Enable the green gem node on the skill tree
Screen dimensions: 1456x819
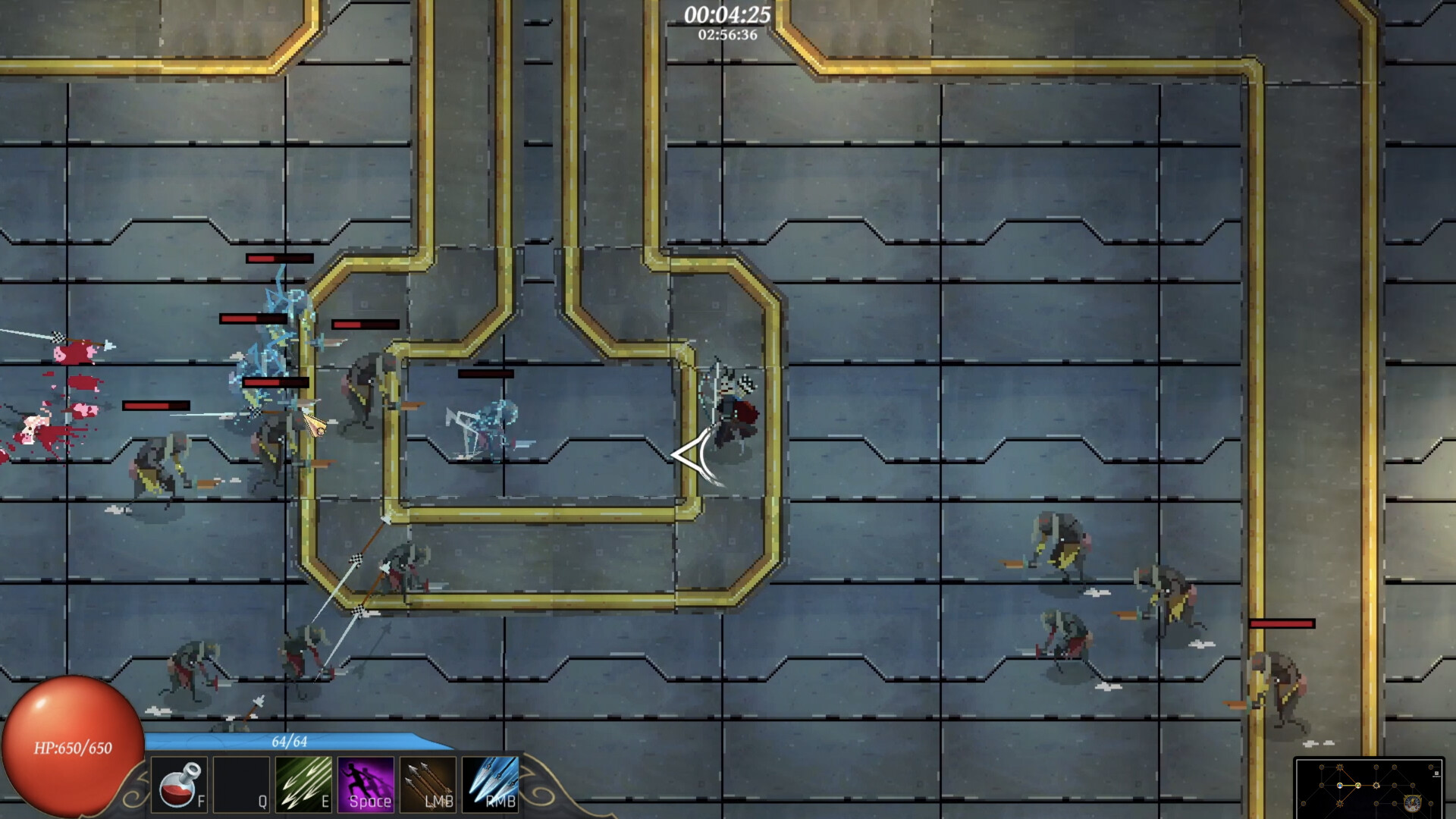pos(1357,786)
